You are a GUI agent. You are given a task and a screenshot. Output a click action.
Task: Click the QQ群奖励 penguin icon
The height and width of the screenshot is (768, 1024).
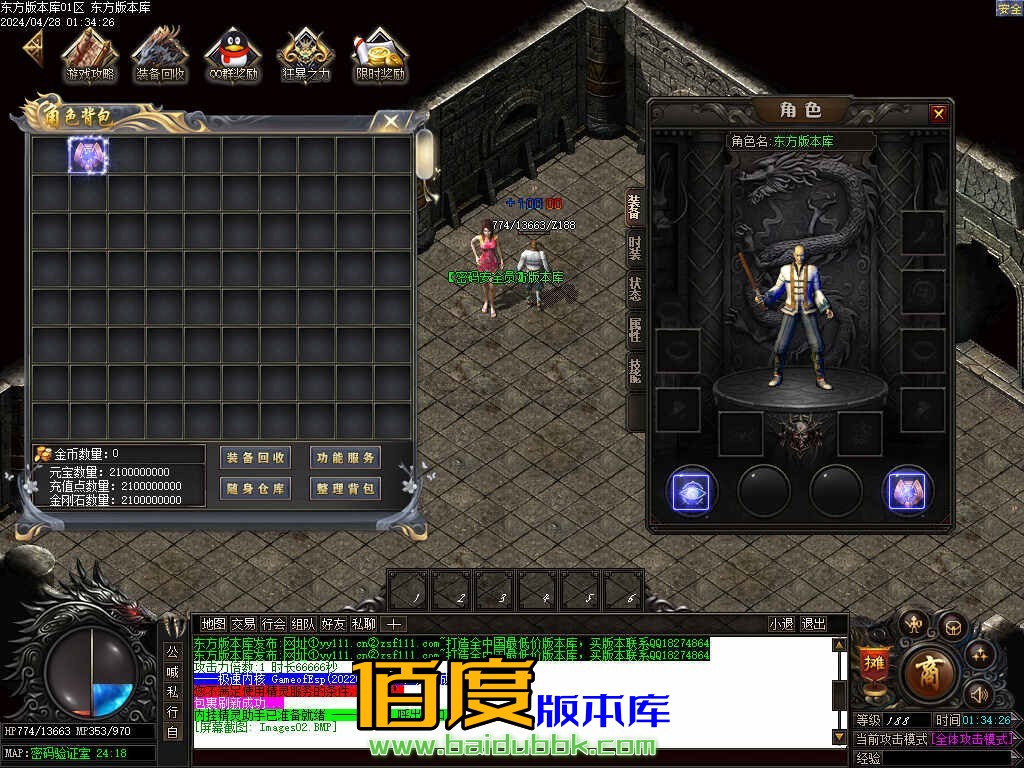tap(232, 55)
